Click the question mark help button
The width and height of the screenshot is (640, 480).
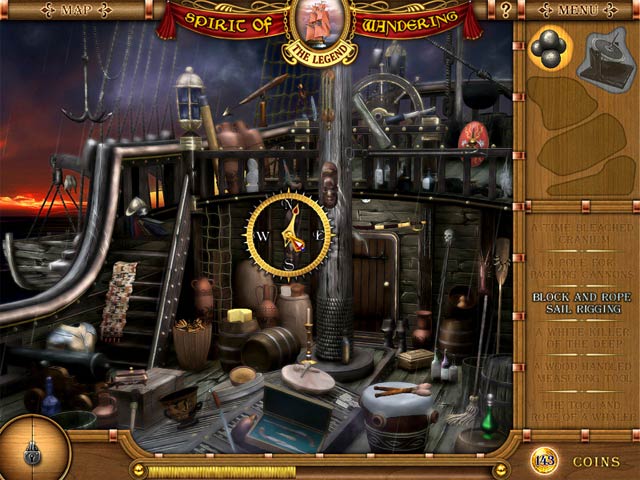[x=506, y=11]
